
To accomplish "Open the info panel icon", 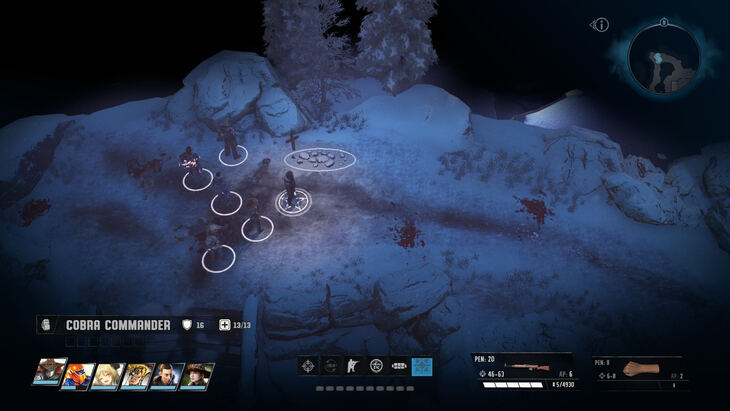I will coord(601,24).
